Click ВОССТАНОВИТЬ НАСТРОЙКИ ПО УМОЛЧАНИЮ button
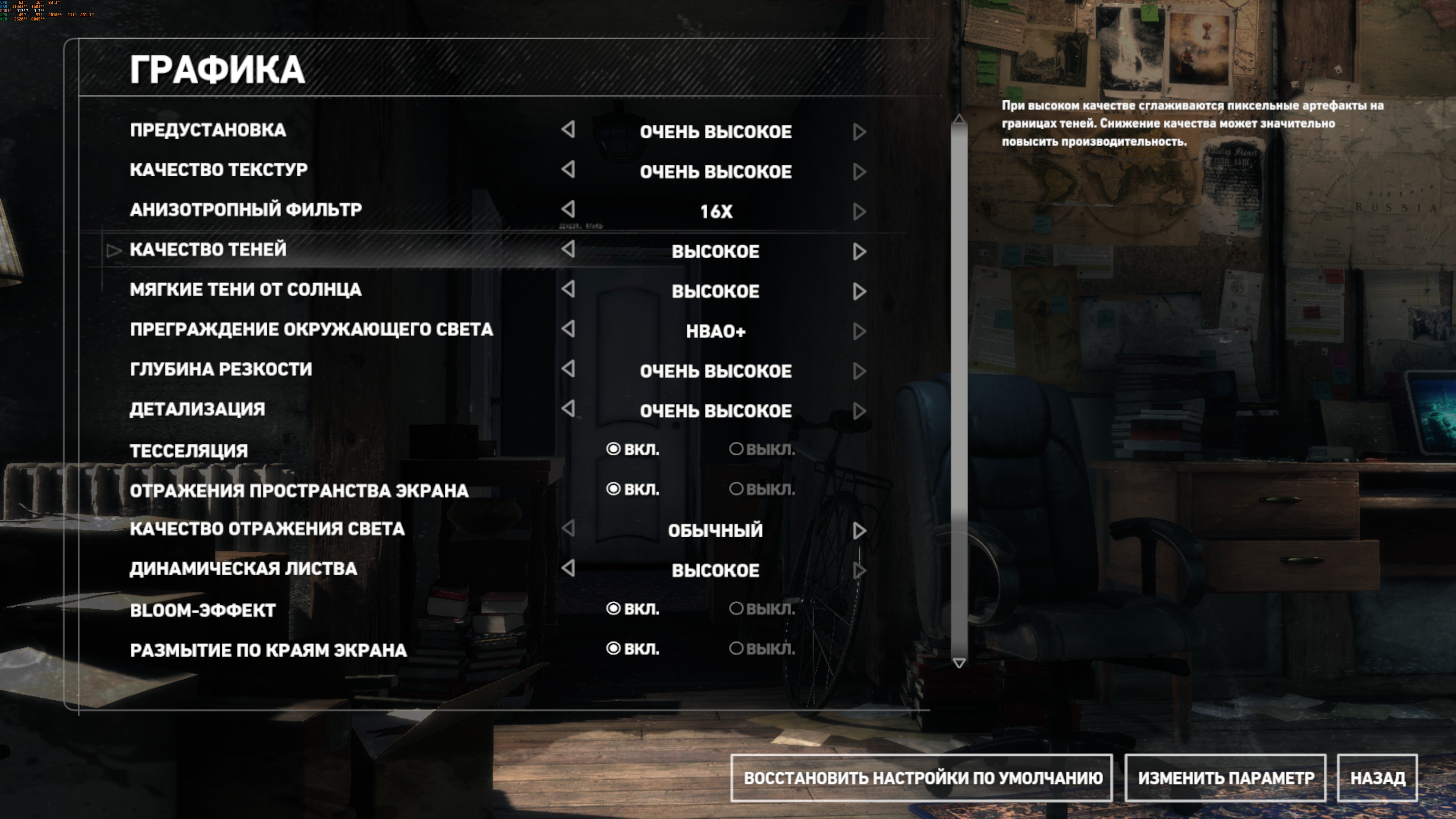Image resolution: width=1456 pixels, height=819 pixels. [922, 778]
